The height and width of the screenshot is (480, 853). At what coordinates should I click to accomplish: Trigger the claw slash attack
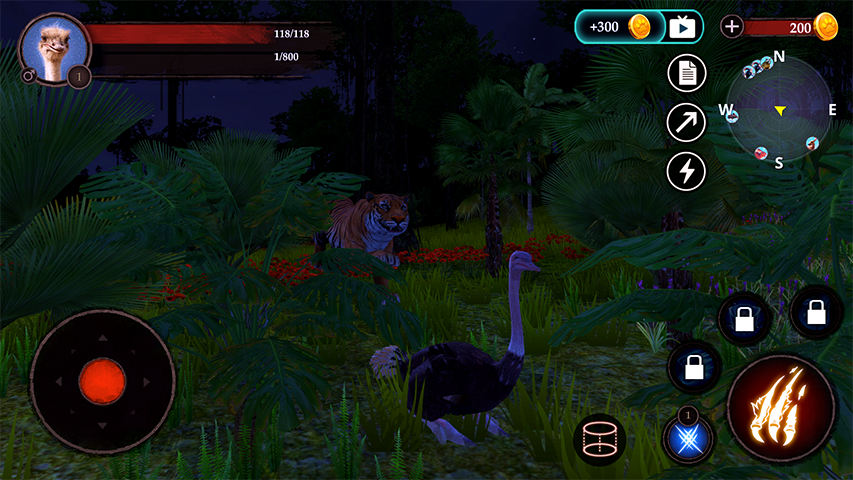pyautogui.click(x=782, y=408)
